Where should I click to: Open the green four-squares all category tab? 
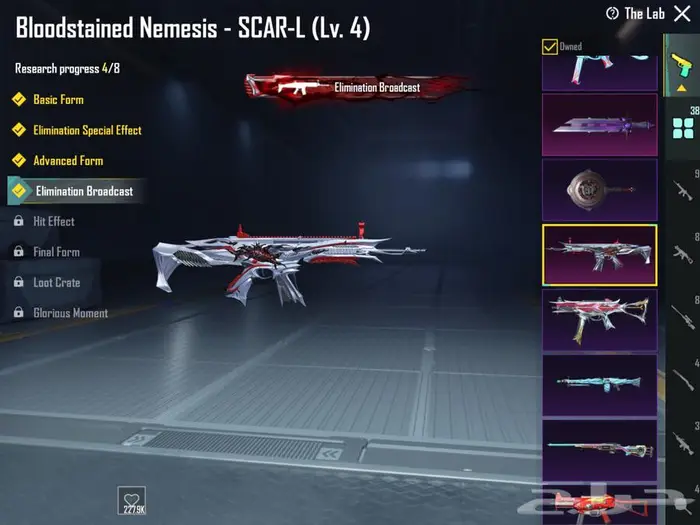tap(683, 127)
